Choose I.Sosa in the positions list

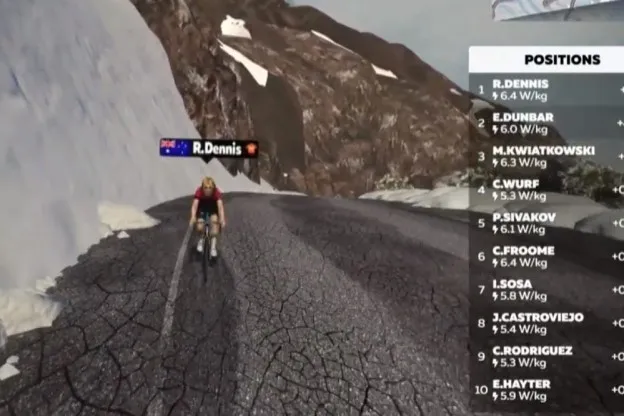coord(545,290)
